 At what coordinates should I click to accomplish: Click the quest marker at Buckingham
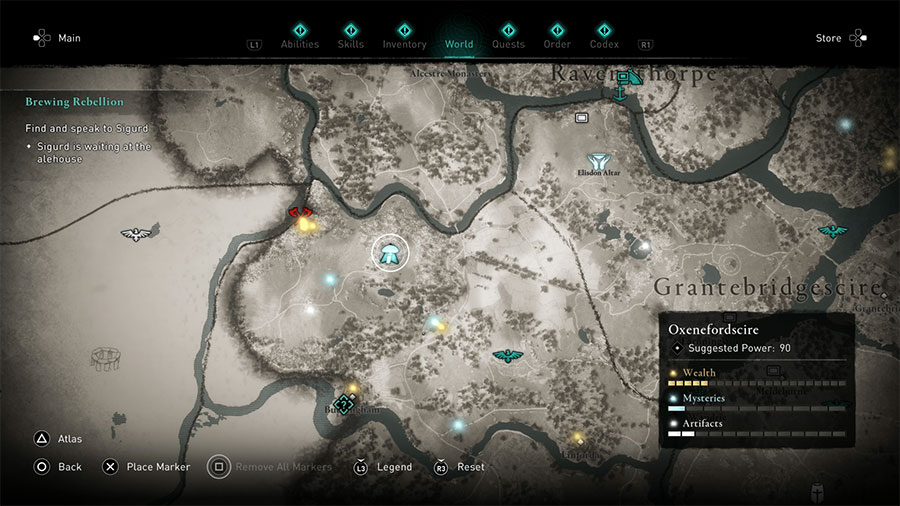click(x=346, y=404)
